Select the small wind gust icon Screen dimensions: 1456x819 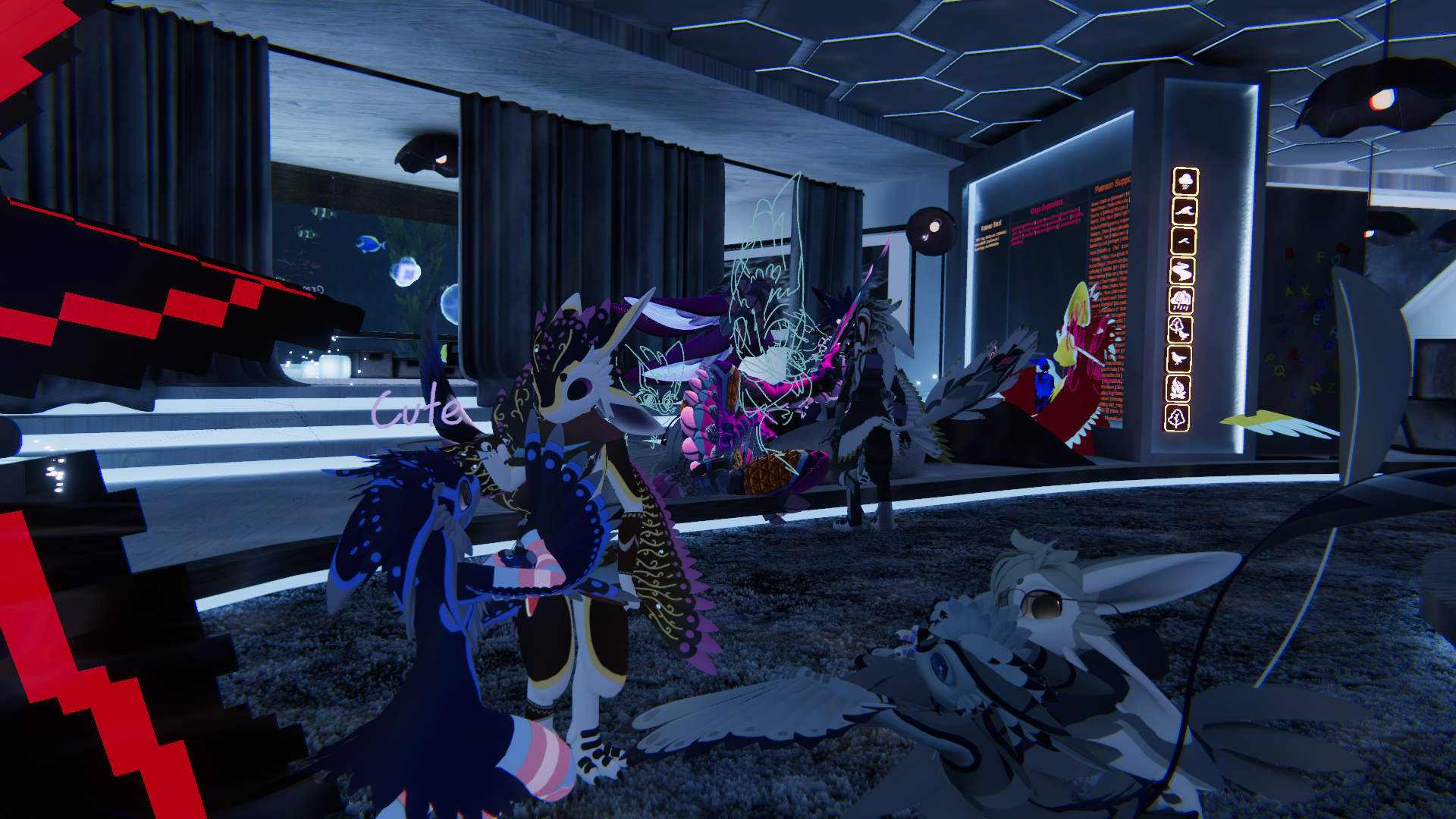[x=1183, y=241]
